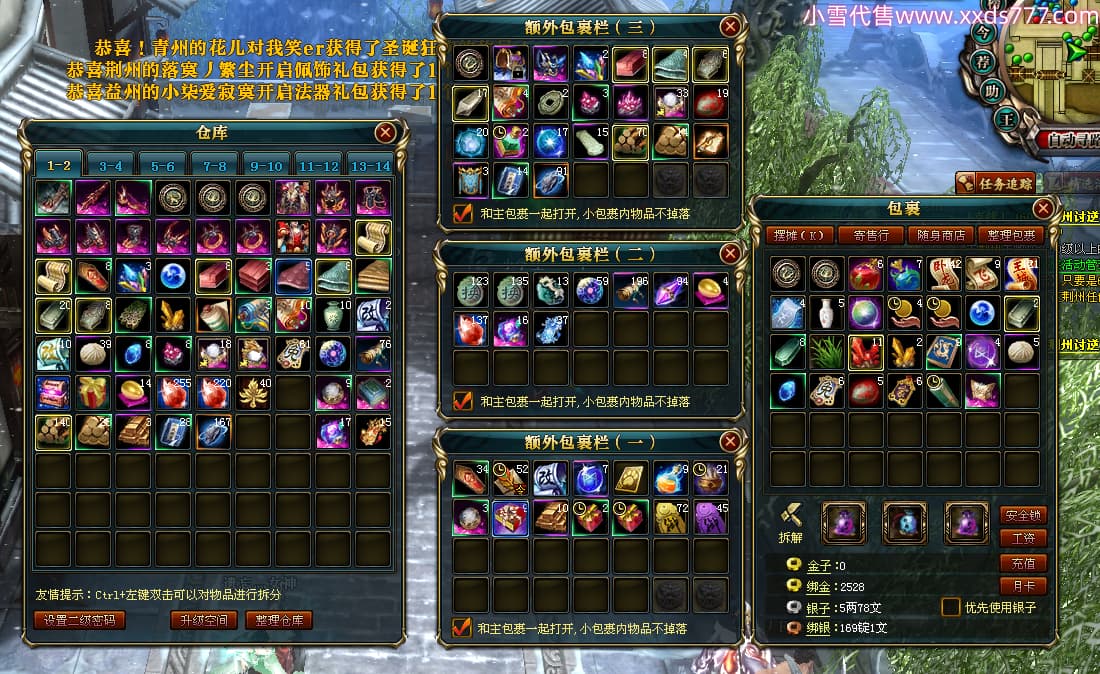
Task: Sort the warehouse with 整理仓库
Action: click(x=279, y=620)
